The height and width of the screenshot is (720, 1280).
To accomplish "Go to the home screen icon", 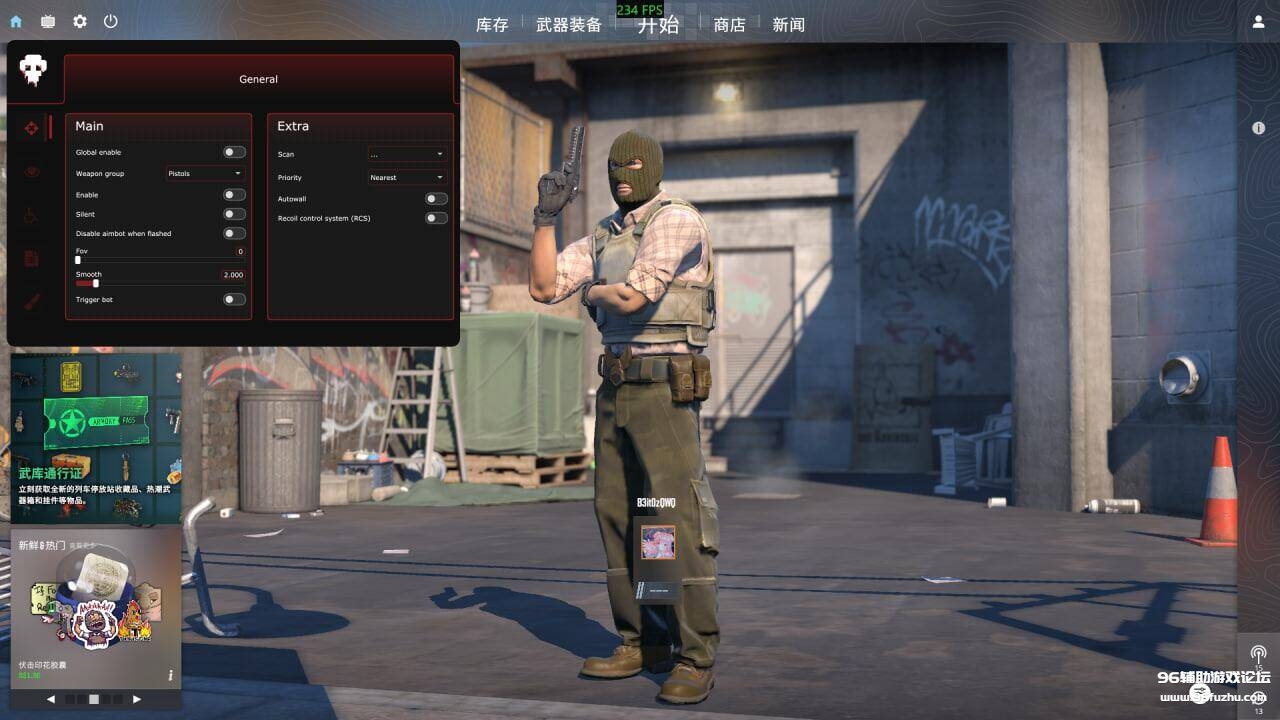I will pos(15,21).
